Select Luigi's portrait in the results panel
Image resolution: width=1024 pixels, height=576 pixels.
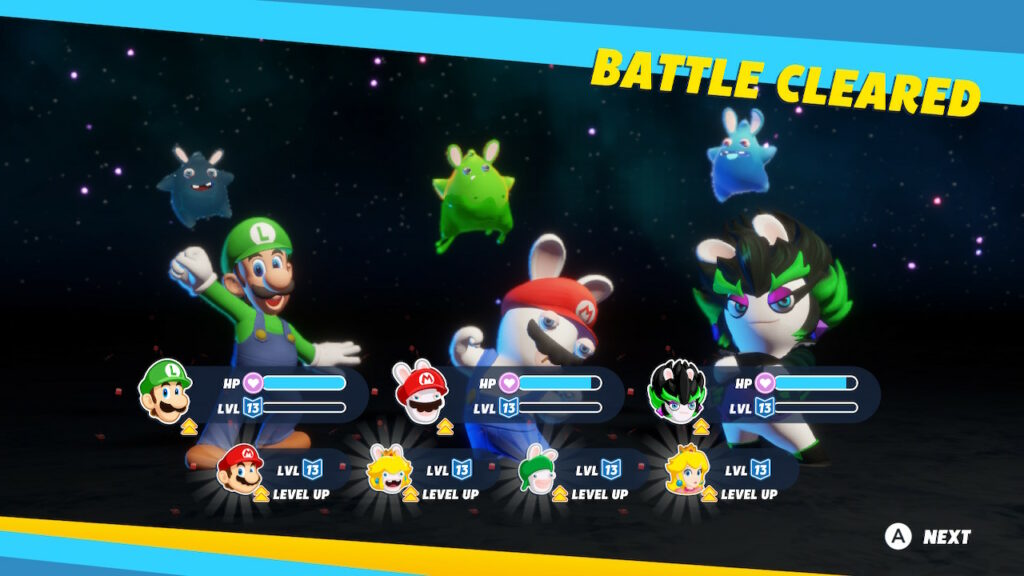[x=165, y=391]
